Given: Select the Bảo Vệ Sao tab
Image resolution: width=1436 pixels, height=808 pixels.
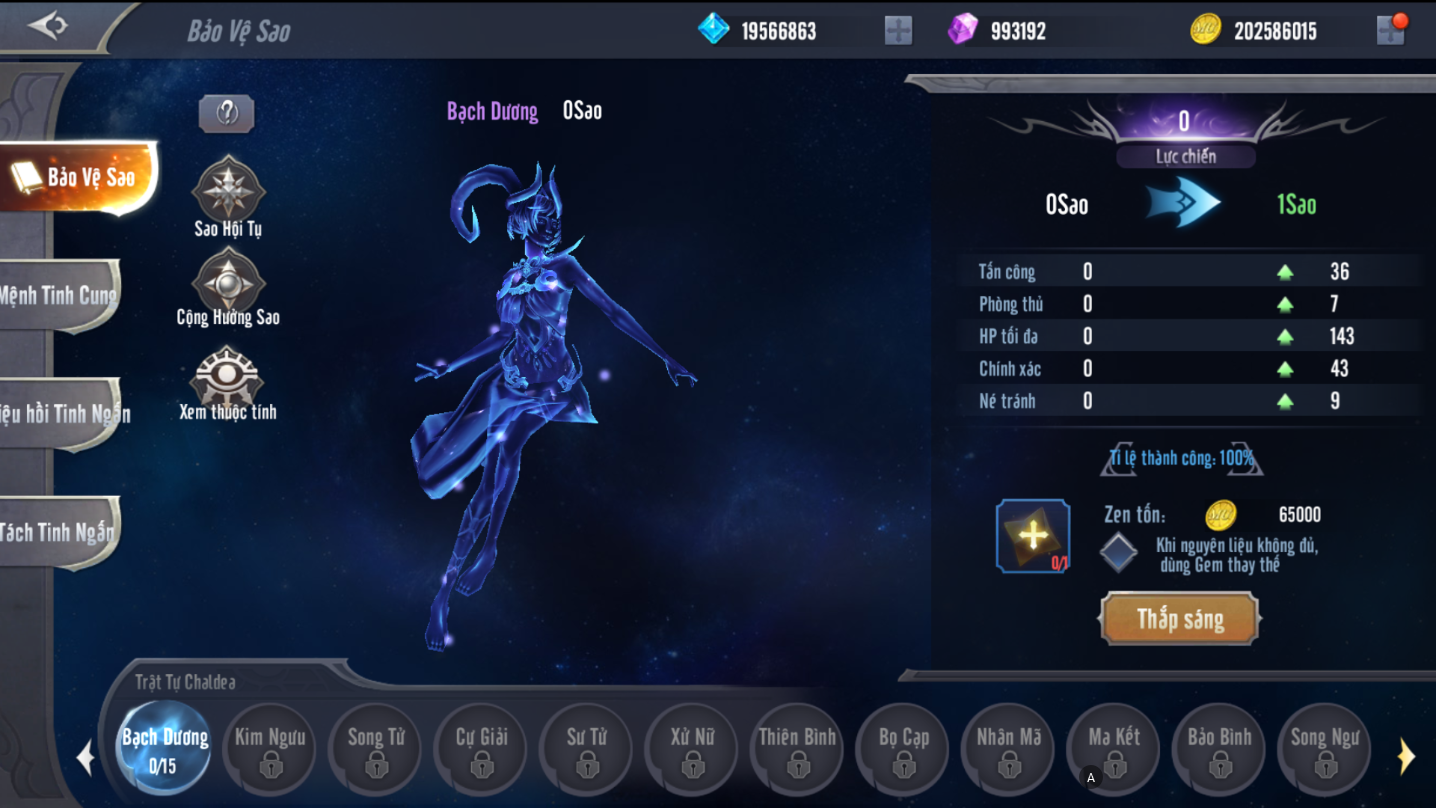Looking at the screenshot, I should (x=80, y=178).
